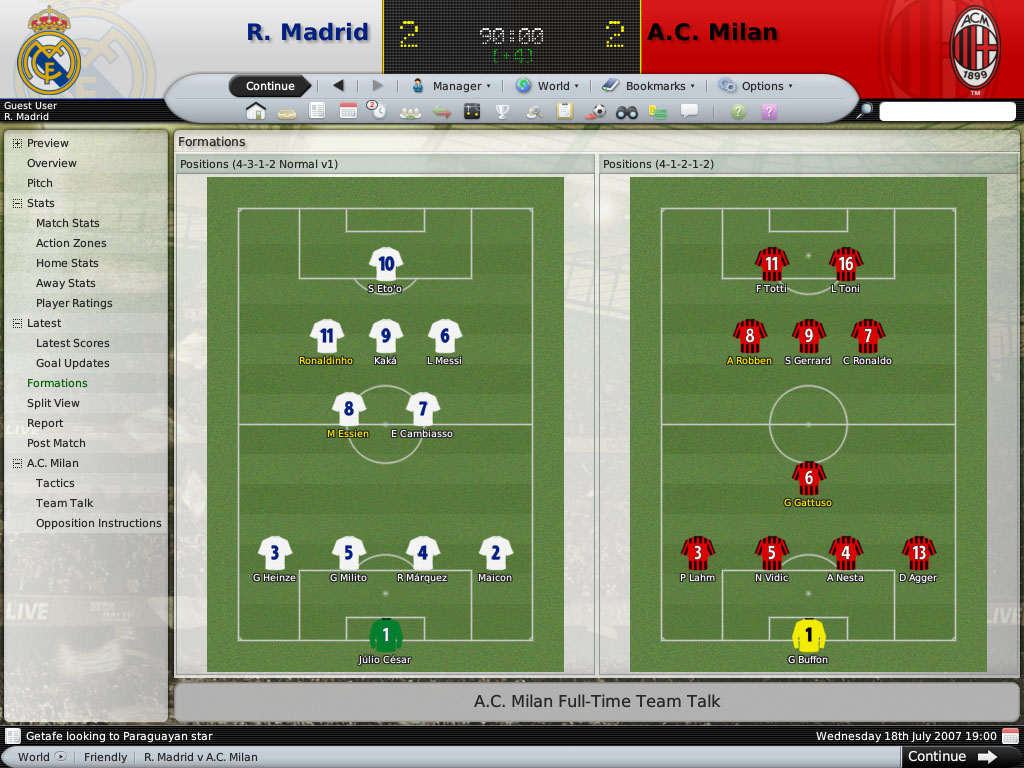Screen dimensions: 1024x768
Task: Click the A.C. Milan Full-Time Team Talk bar
Action: 596,701
